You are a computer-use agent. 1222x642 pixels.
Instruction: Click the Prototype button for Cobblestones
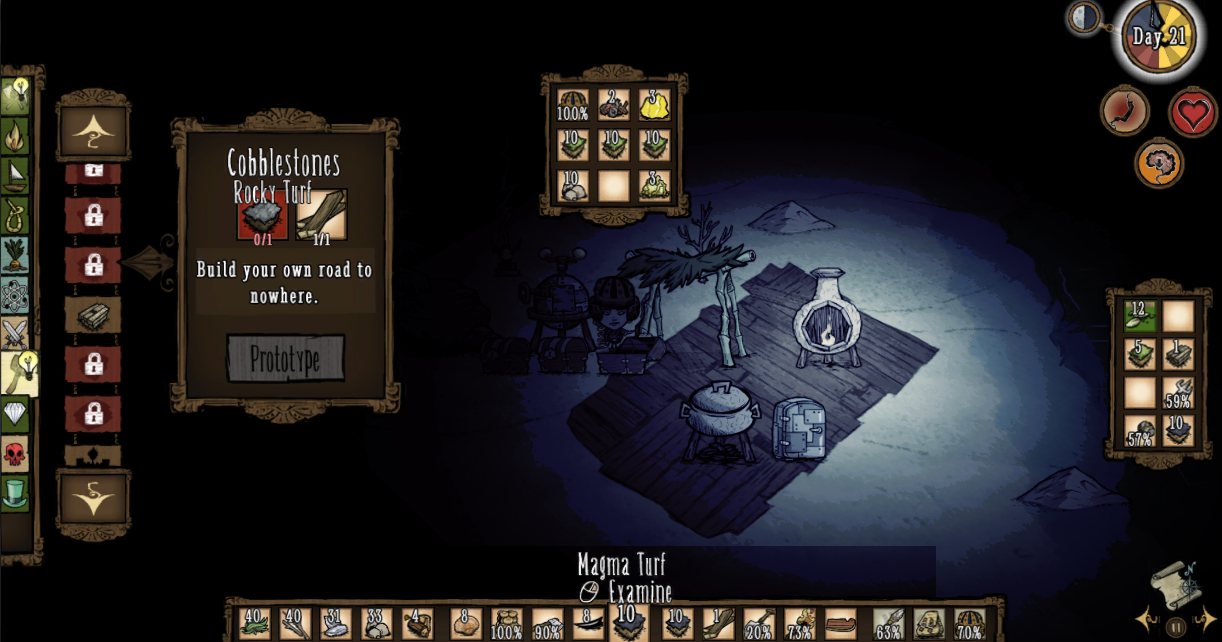285,358
